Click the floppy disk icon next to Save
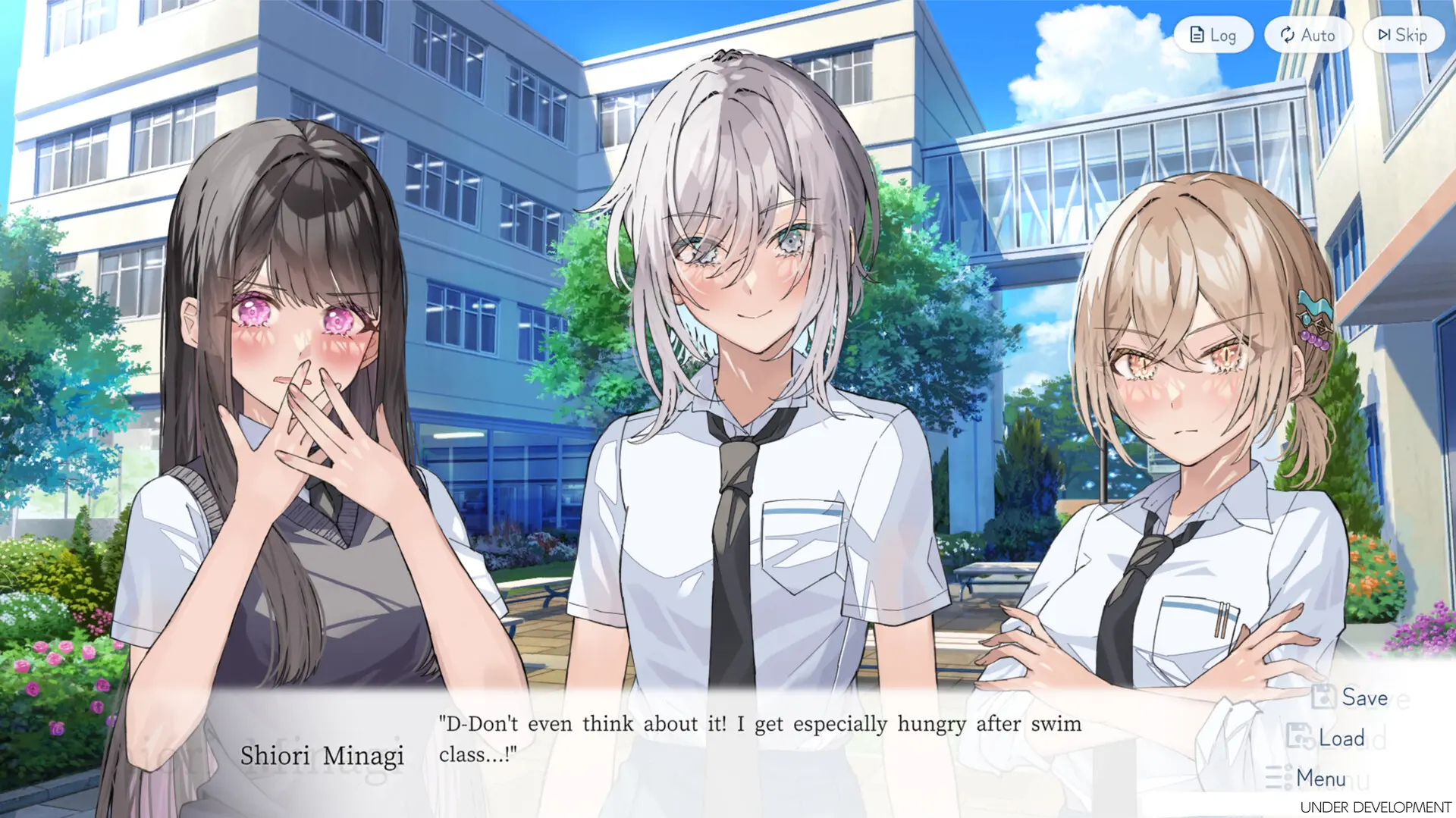 [1322, 697]
